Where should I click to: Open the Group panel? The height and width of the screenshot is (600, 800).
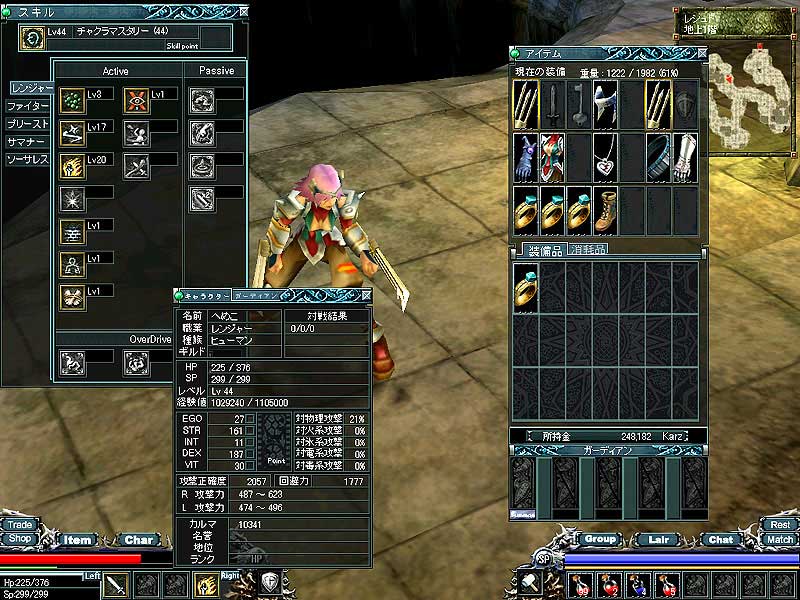[x=600, y=539]
